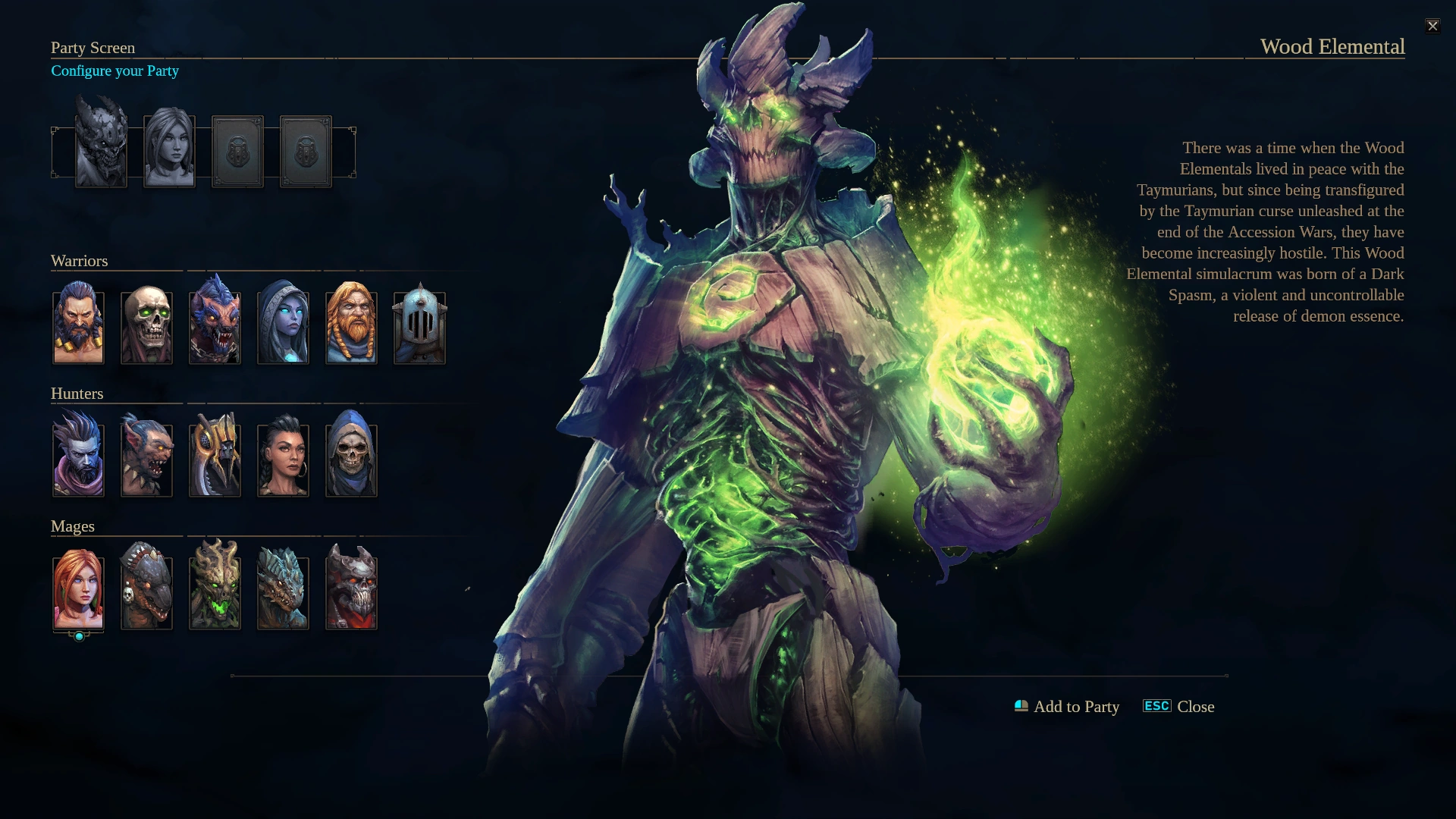The height and width of the screenshot is (819, 1456).
Task: Select the red-braided viking Warrior
Action: point(351,326)
